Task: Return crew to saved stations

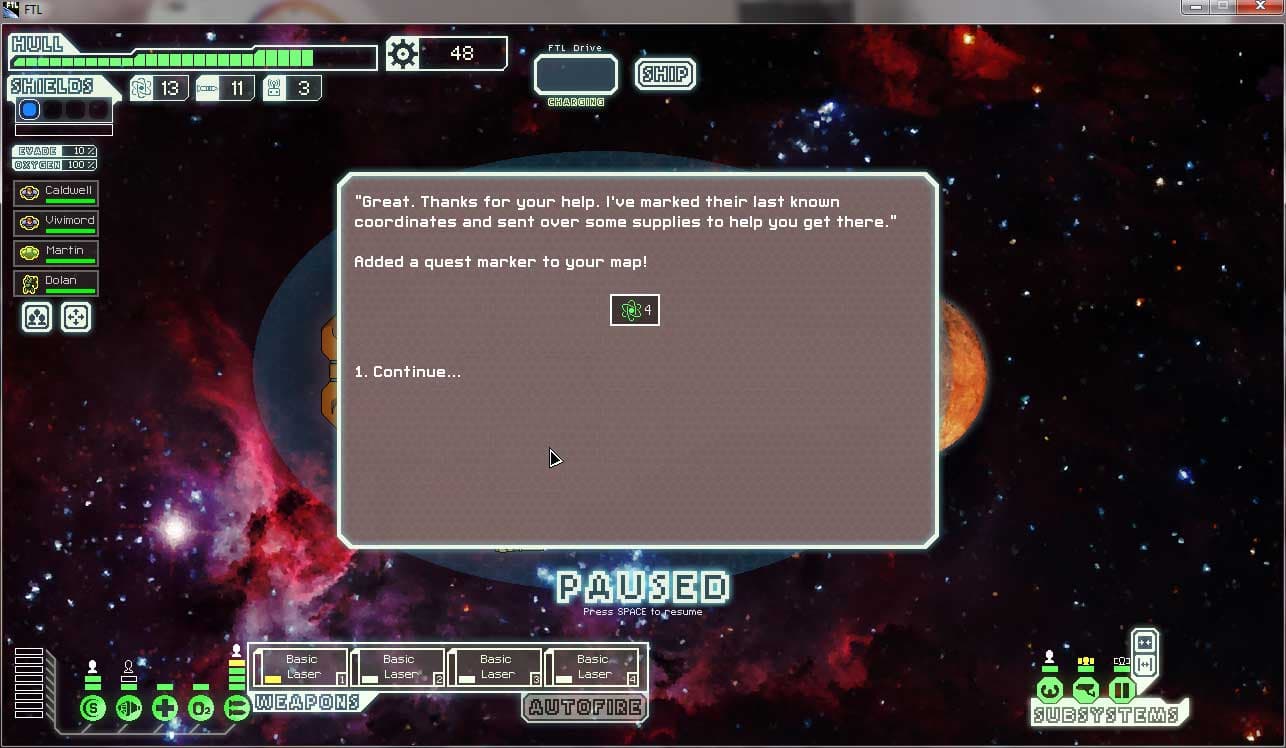Action: click(76, 317)
